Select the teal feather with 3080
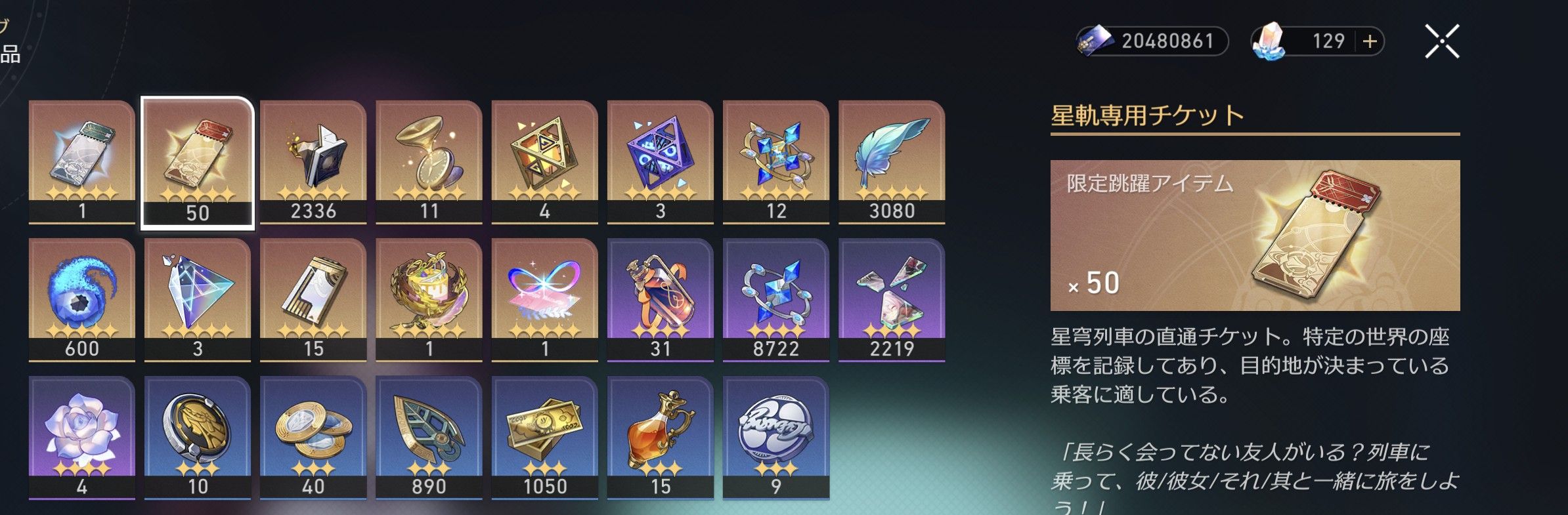The image size is (1568, 515). pyautogui.click(x=892, y=161)
